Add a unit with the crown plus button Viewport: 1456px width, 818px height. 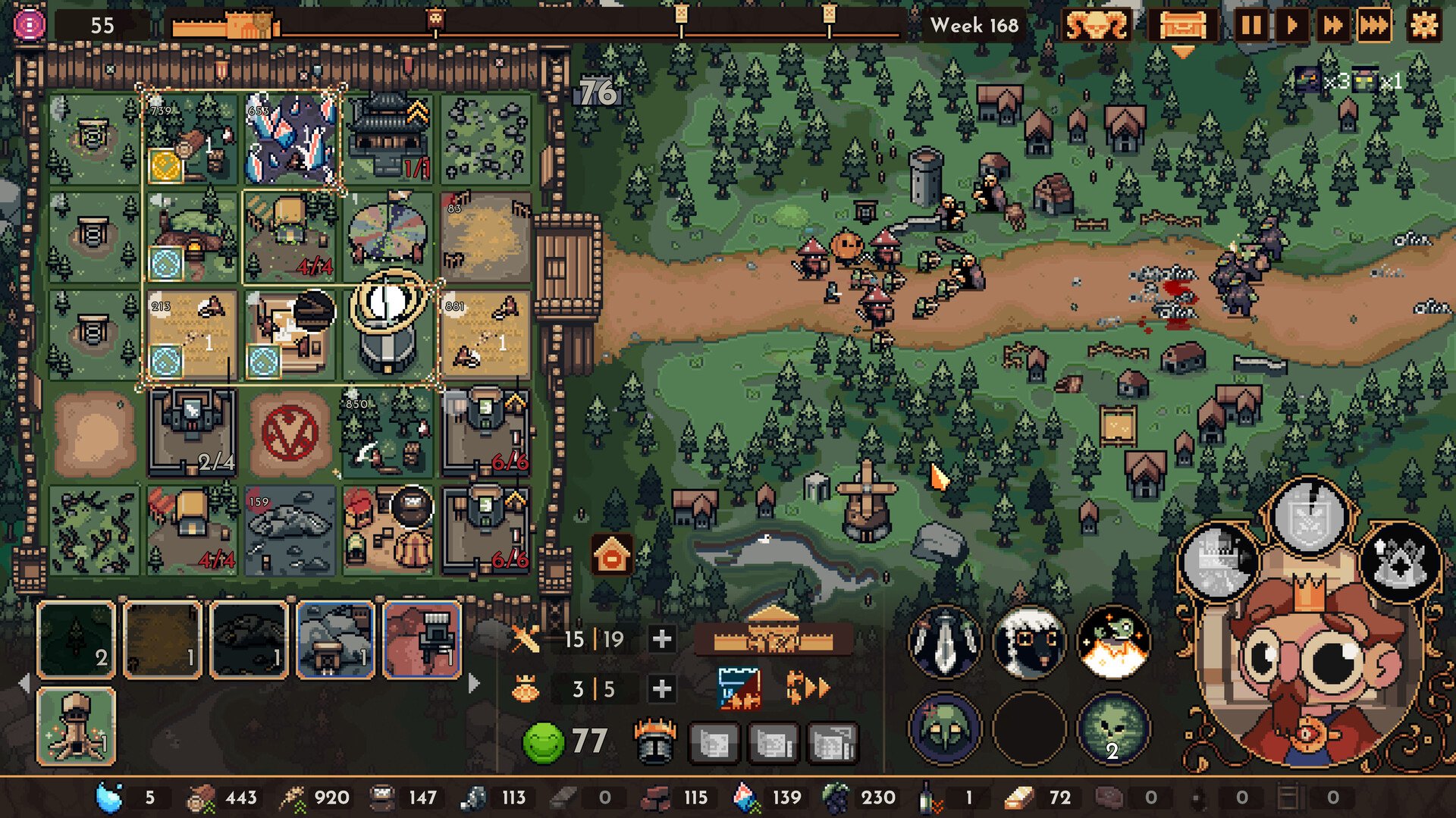[x=661, y=688]
